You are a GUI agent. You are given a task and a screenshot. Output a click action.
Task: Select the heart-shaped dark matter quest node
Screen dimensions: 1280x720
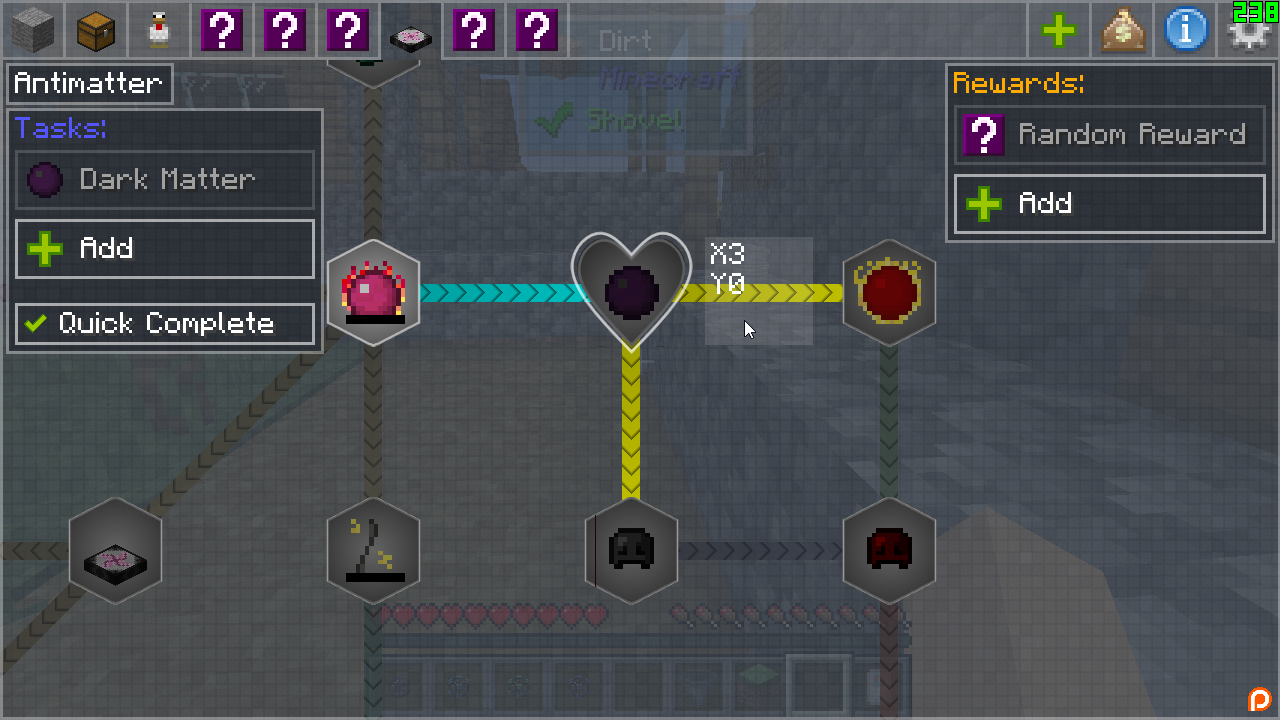[631, 290]
